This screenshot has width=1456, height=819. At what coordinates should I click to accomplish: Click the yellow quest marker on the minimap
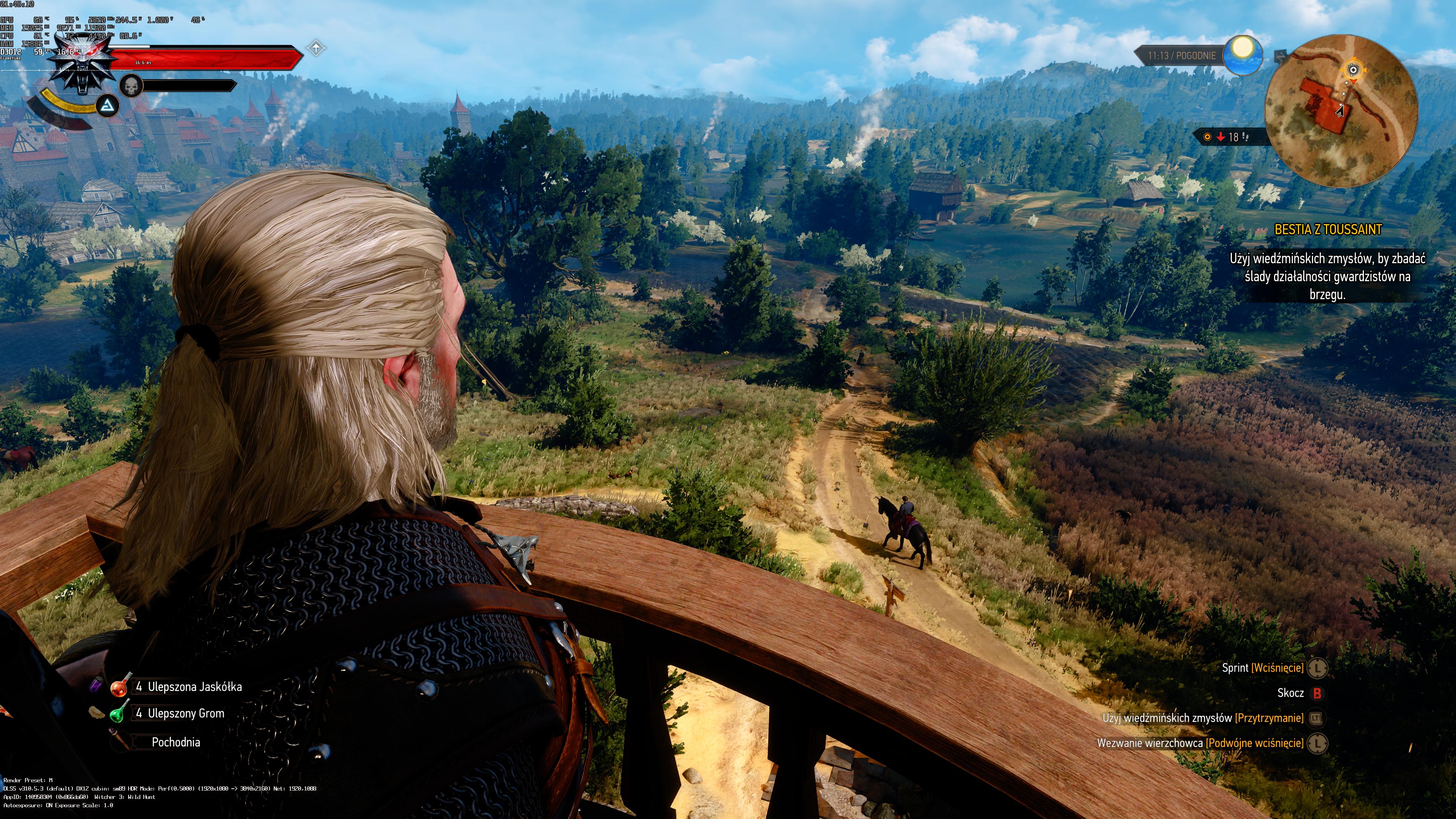(x=1353, y=70)
